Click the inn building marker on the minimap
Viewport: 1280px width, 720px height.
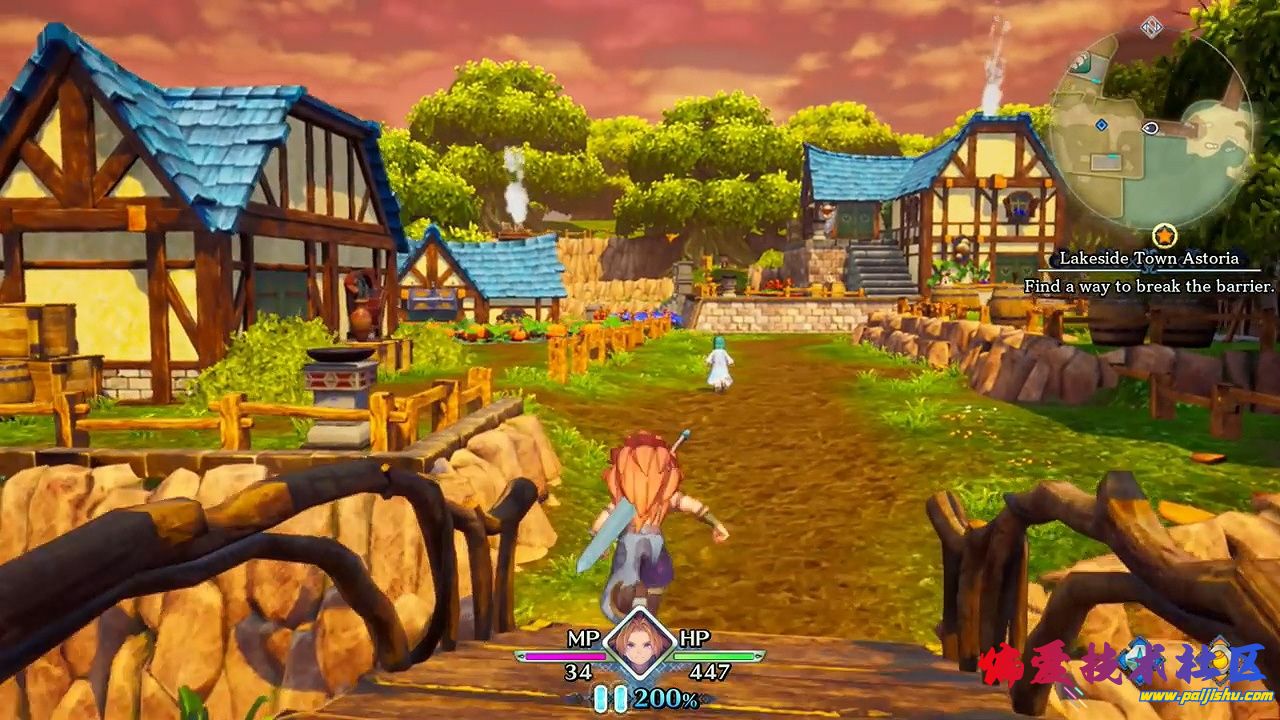1079,62
